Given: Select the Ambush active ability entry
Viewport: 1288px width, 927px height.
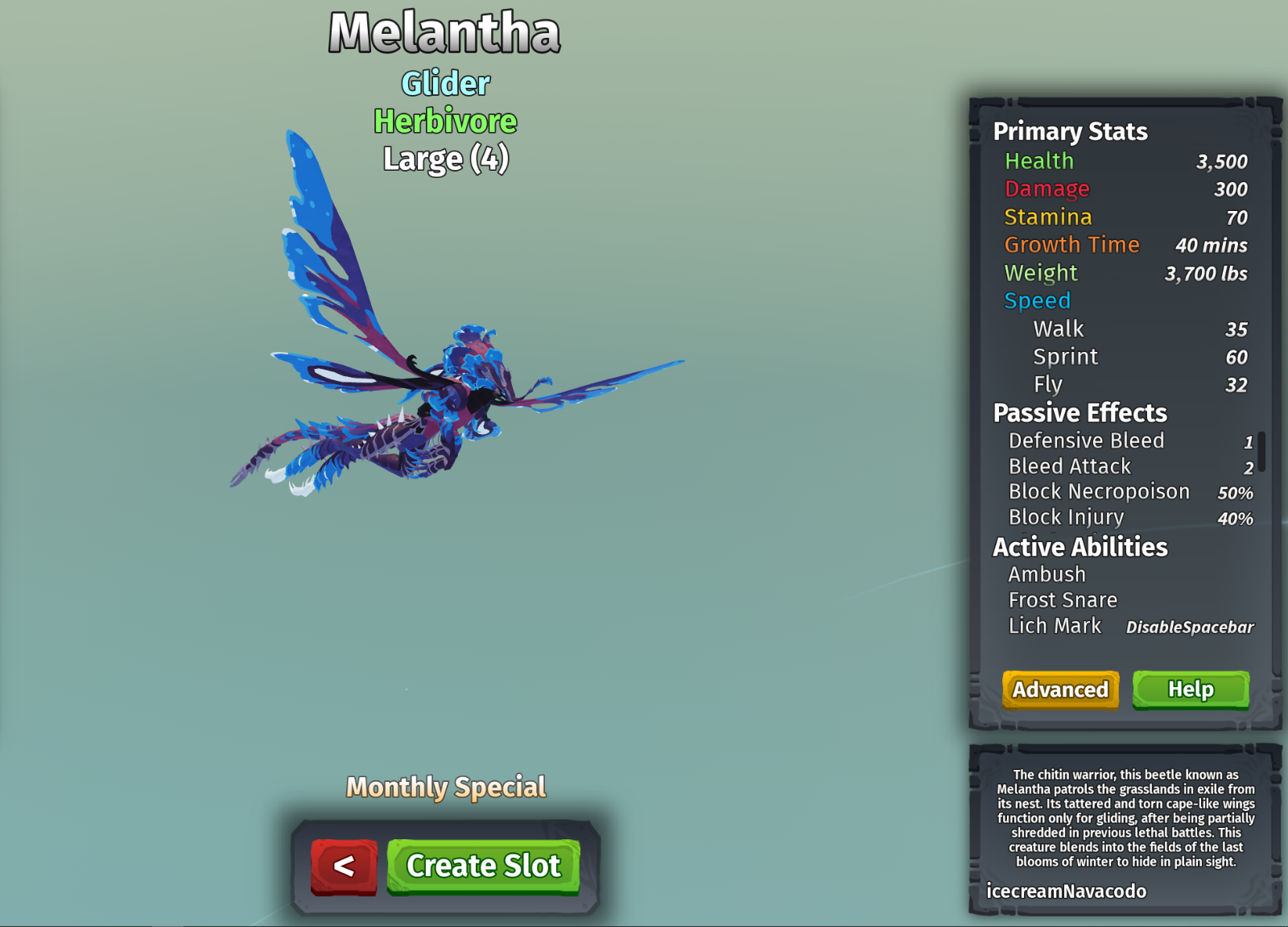Looking at the screenshot, I should point(1046,574).
